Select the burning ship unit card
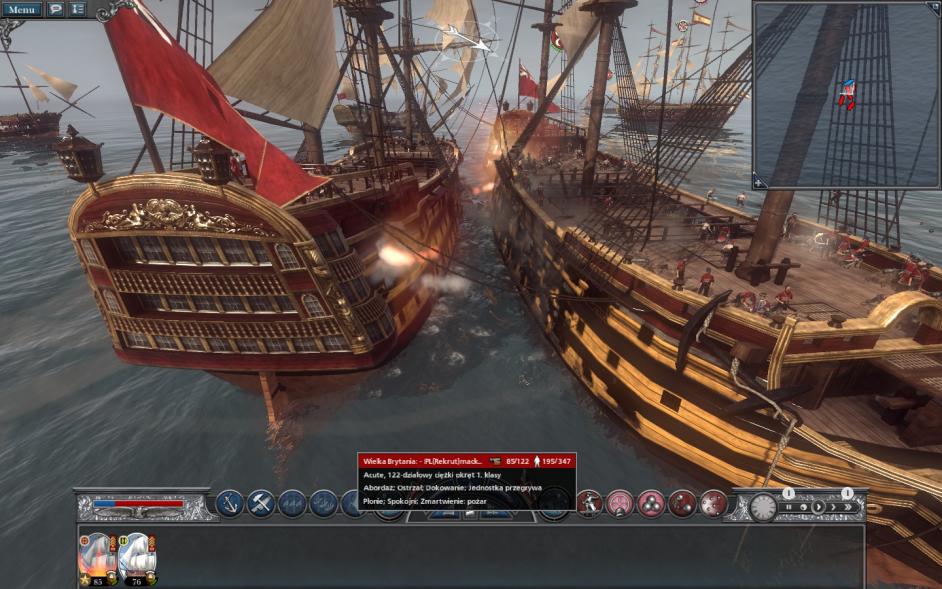This screenshot has width=942, height=589. click(x=96, y=557)
